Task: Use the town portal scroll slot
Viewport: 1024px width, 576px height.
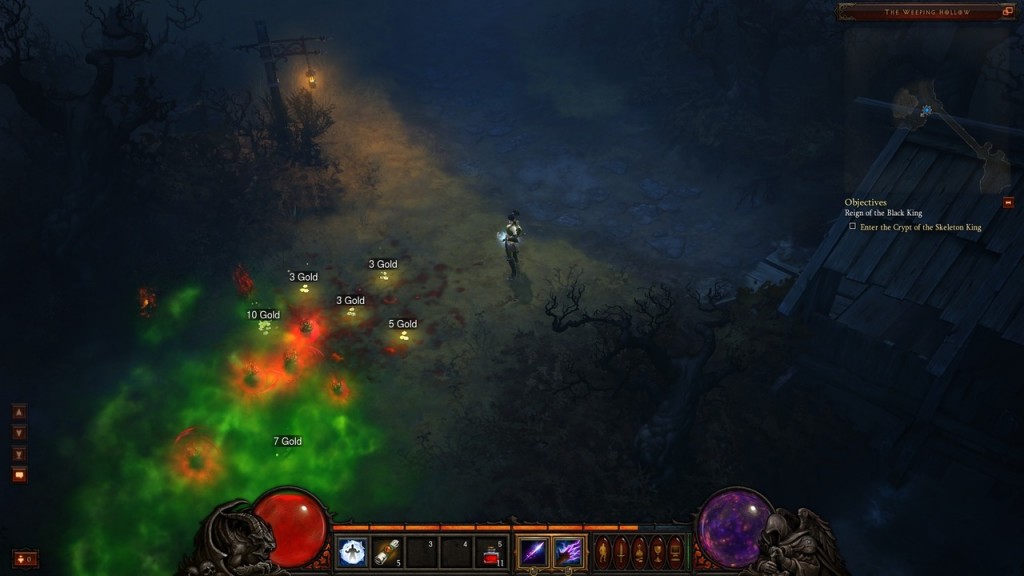Action: (x=386, y=552)
